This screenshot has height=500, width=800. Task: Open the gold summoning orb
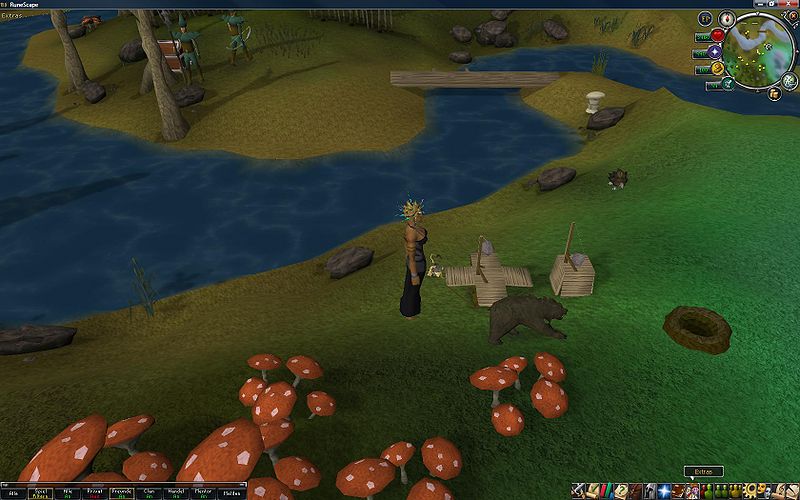pos(716,68)
